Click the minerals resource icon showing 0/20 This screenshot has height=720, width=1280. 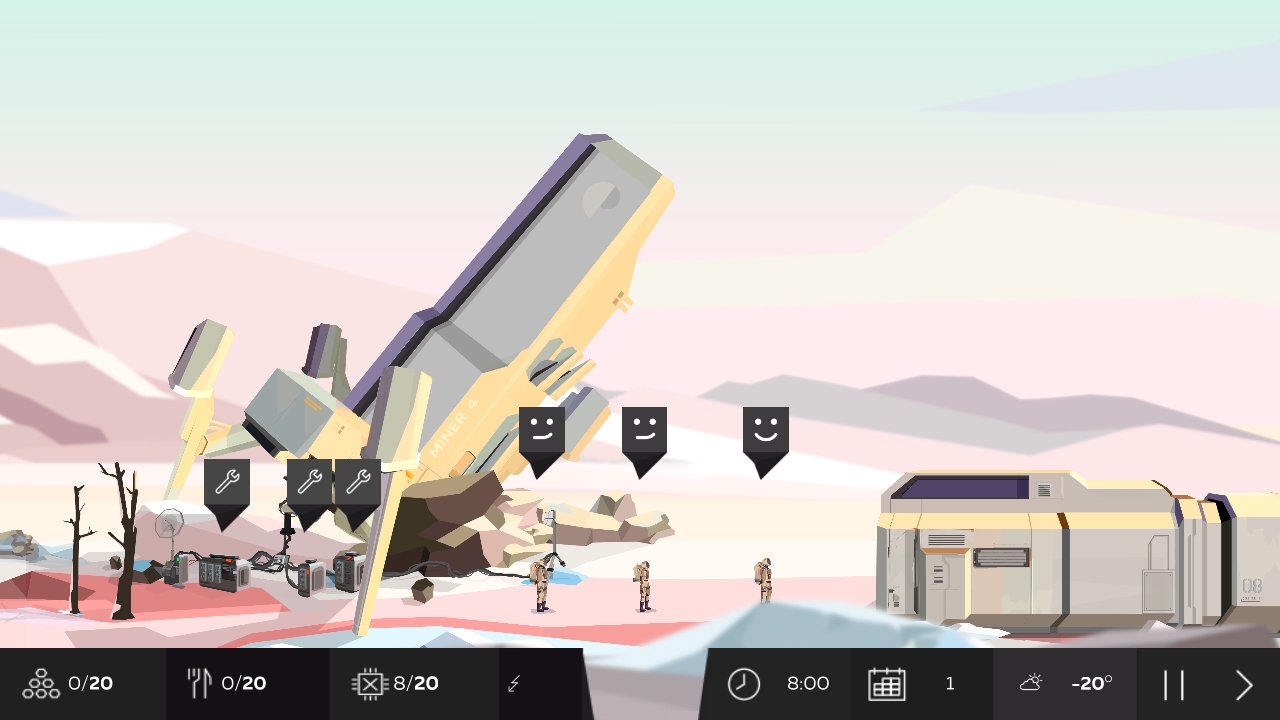click(40, 683)
